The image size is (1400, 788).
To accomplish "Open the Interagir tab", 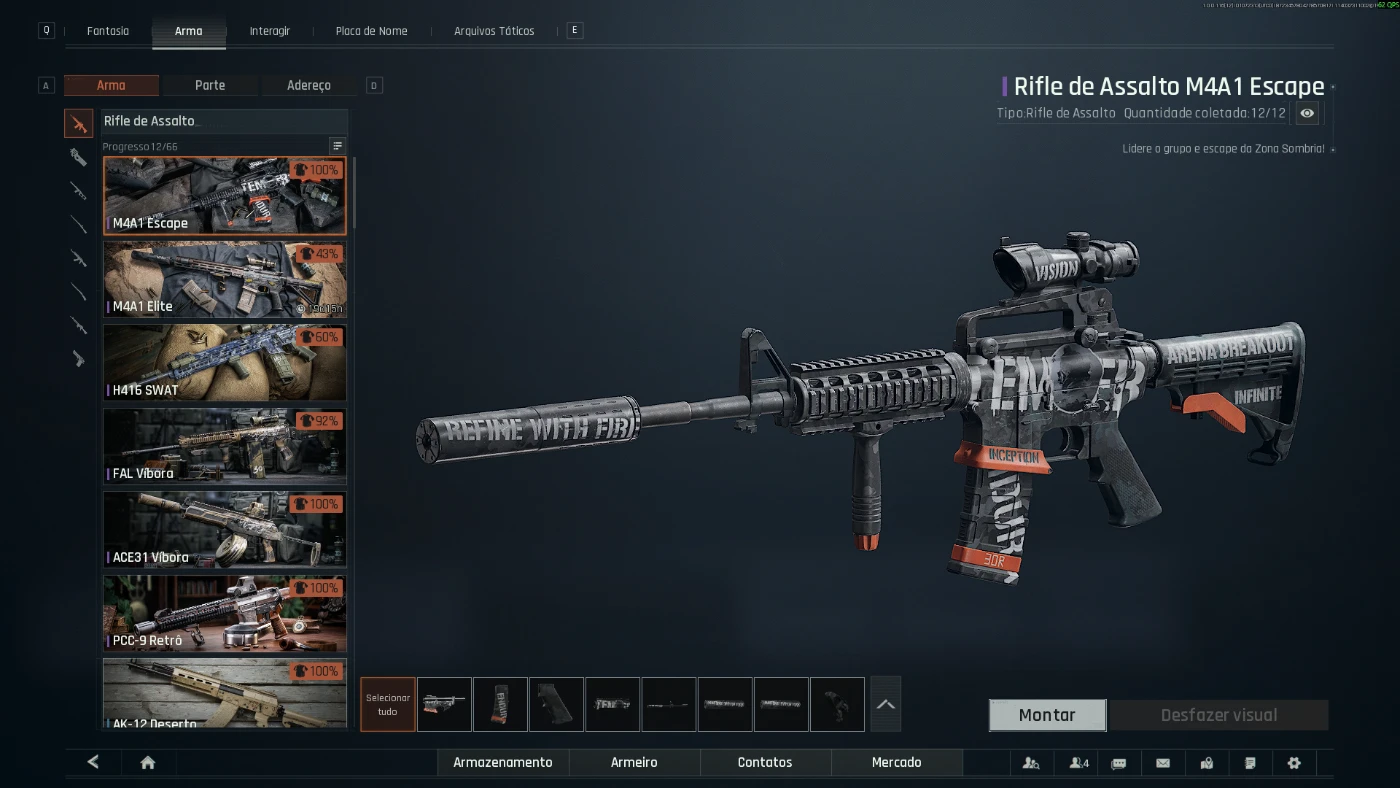I will coord(270,31).
